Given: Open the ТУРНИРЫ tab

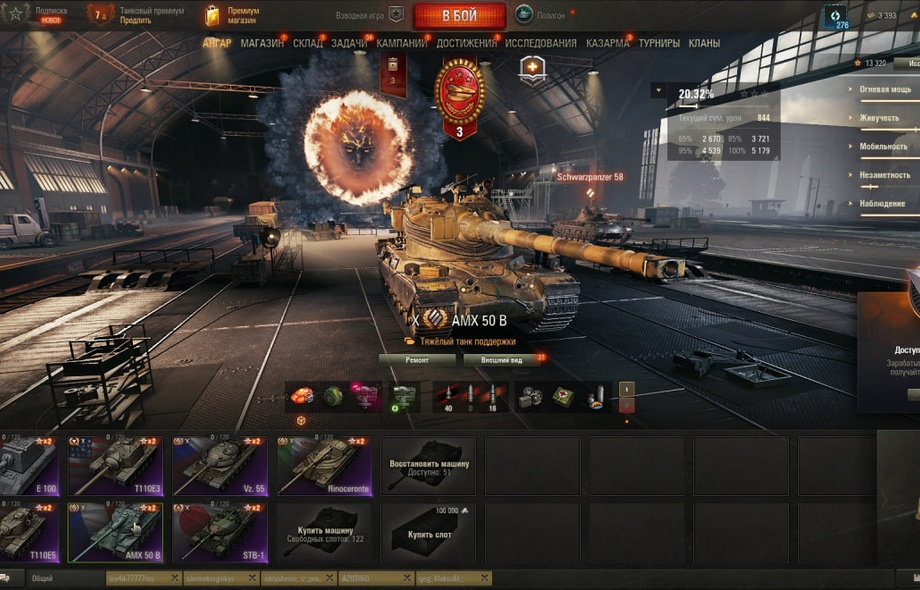Looking at the screenshot, I should coord(659,43).
